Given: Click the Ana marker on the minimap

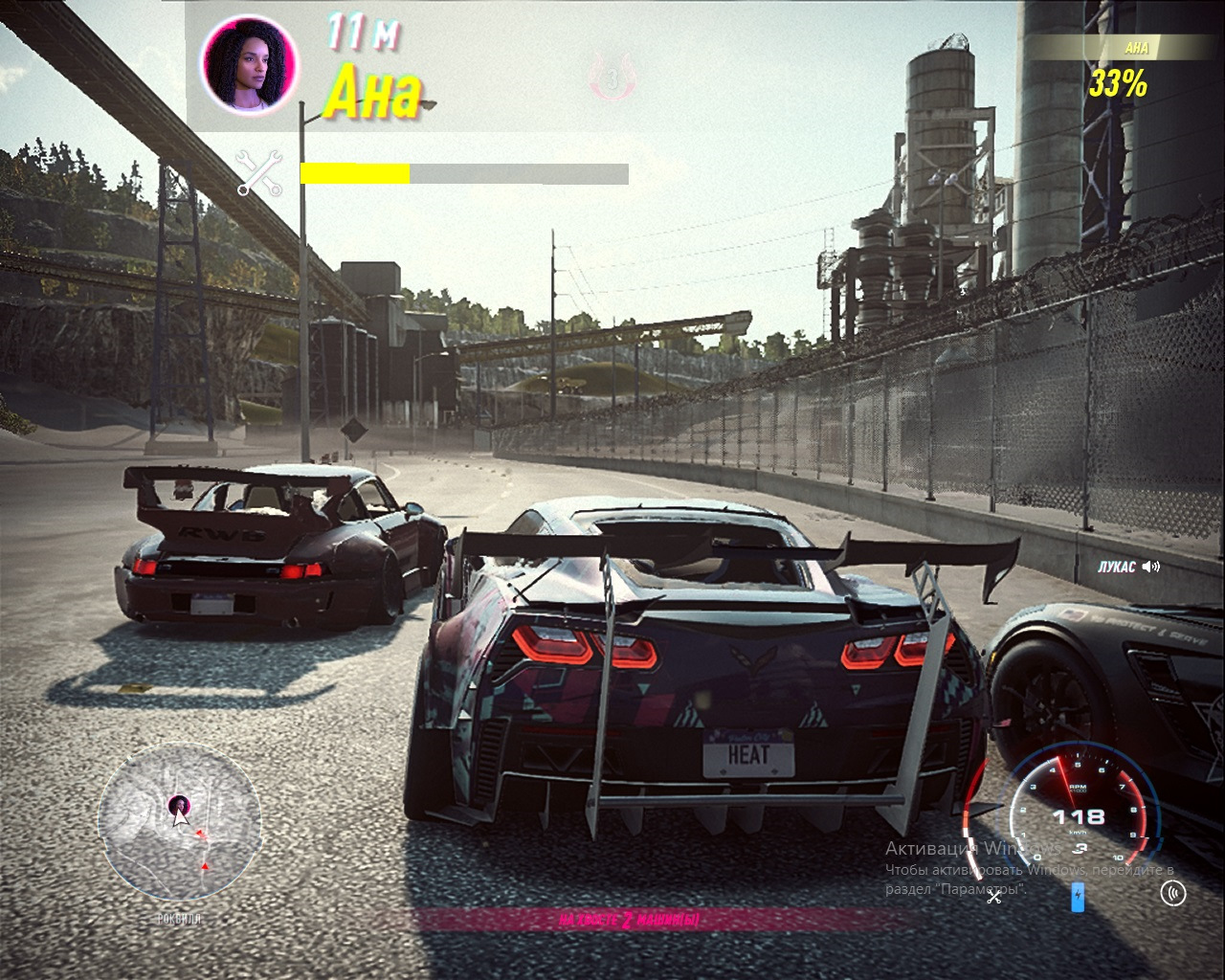Looking at the screenshot, I should click(178, 804).
